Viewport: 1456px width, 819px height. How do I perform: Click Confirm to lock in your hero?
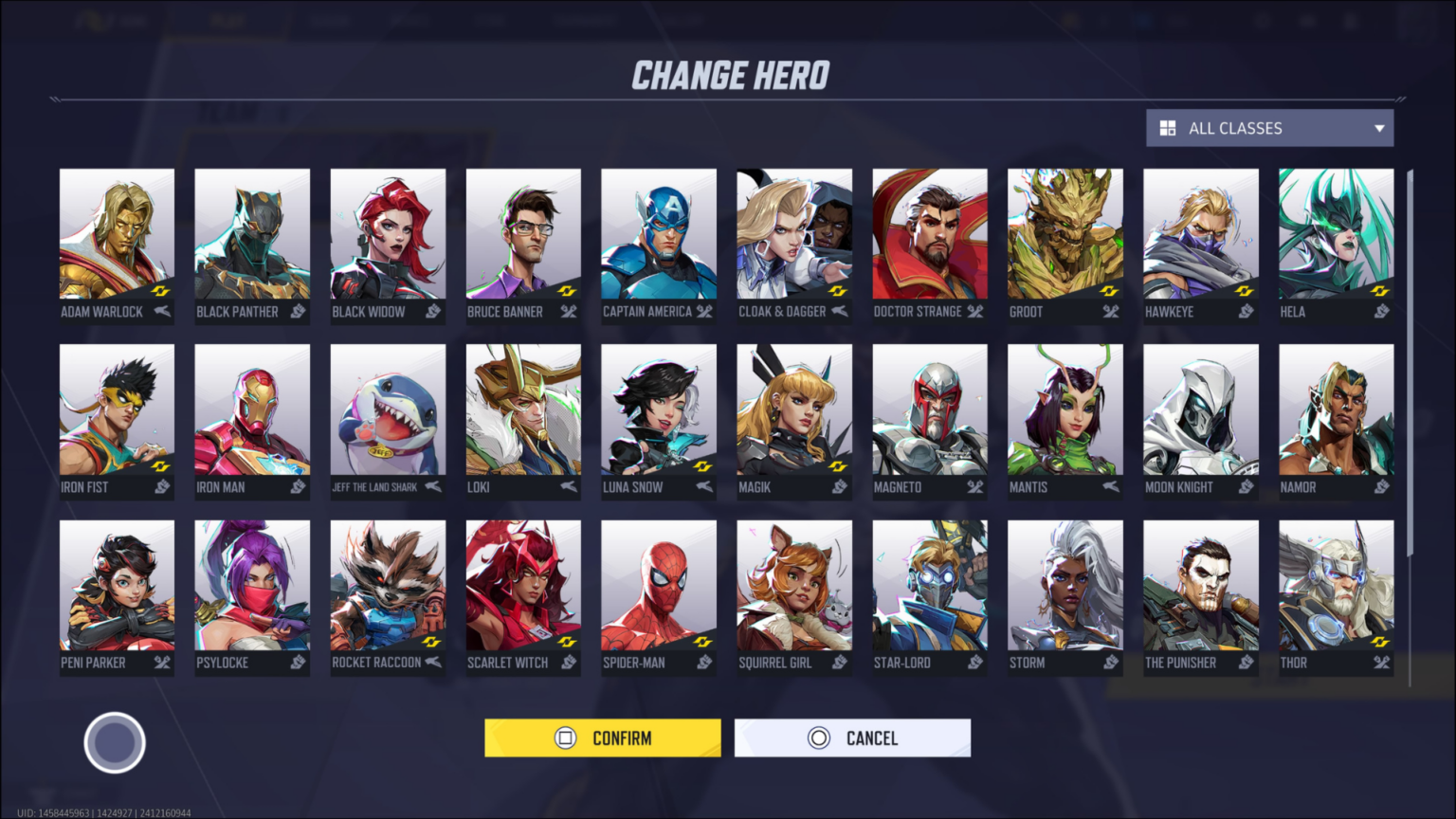tap(603, 737)
